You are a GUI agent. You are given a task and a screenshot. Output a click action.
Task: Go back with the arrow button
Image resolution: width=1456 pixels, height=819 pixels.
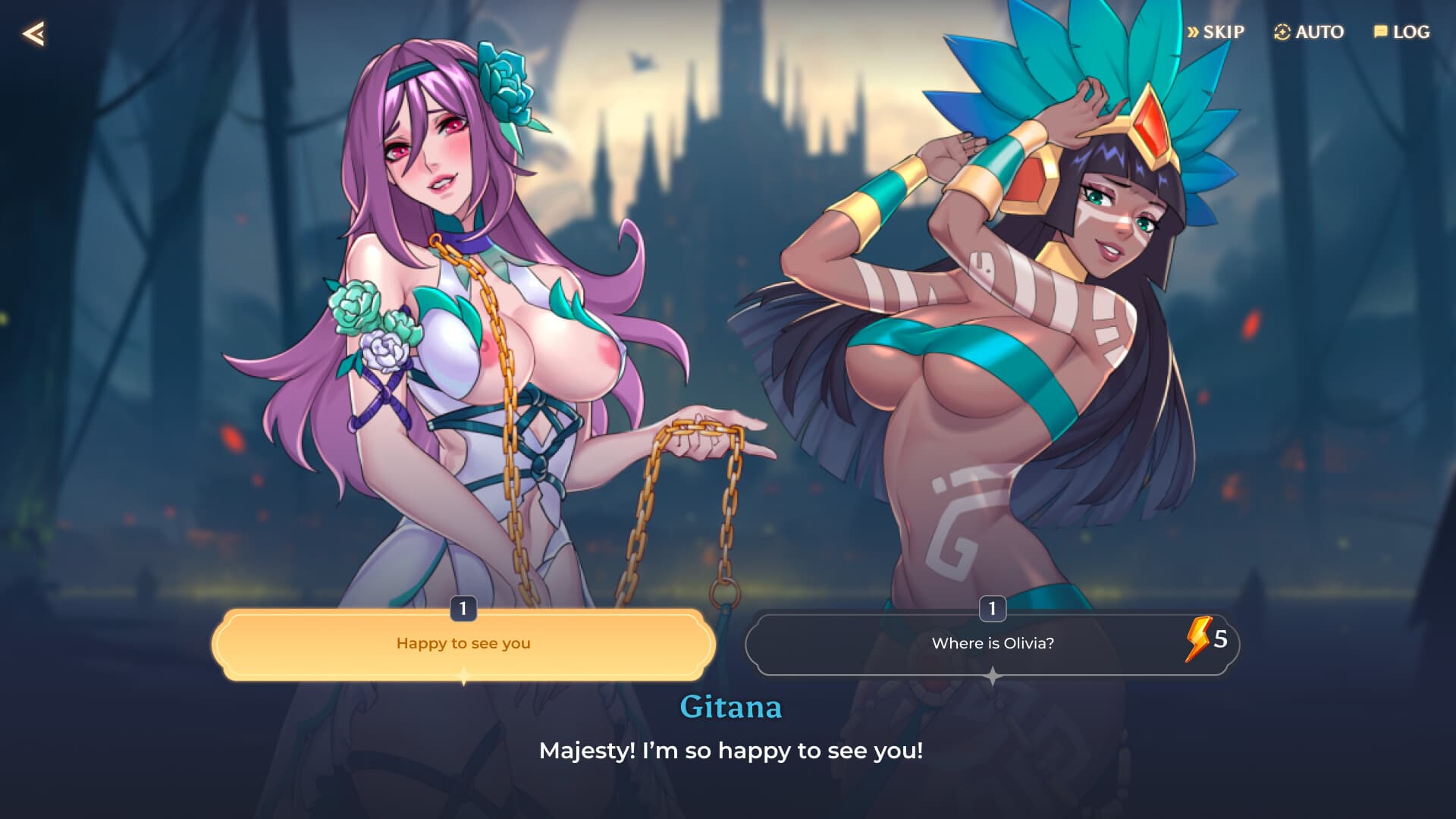(33, 33)
